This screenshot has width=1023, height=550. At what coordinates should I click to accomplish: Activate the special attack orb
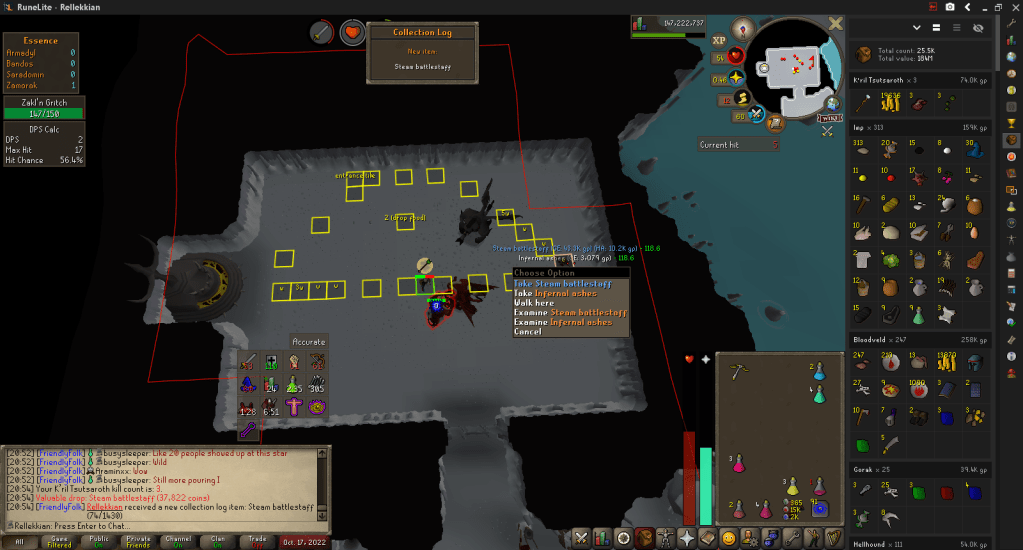pos(755,115)
